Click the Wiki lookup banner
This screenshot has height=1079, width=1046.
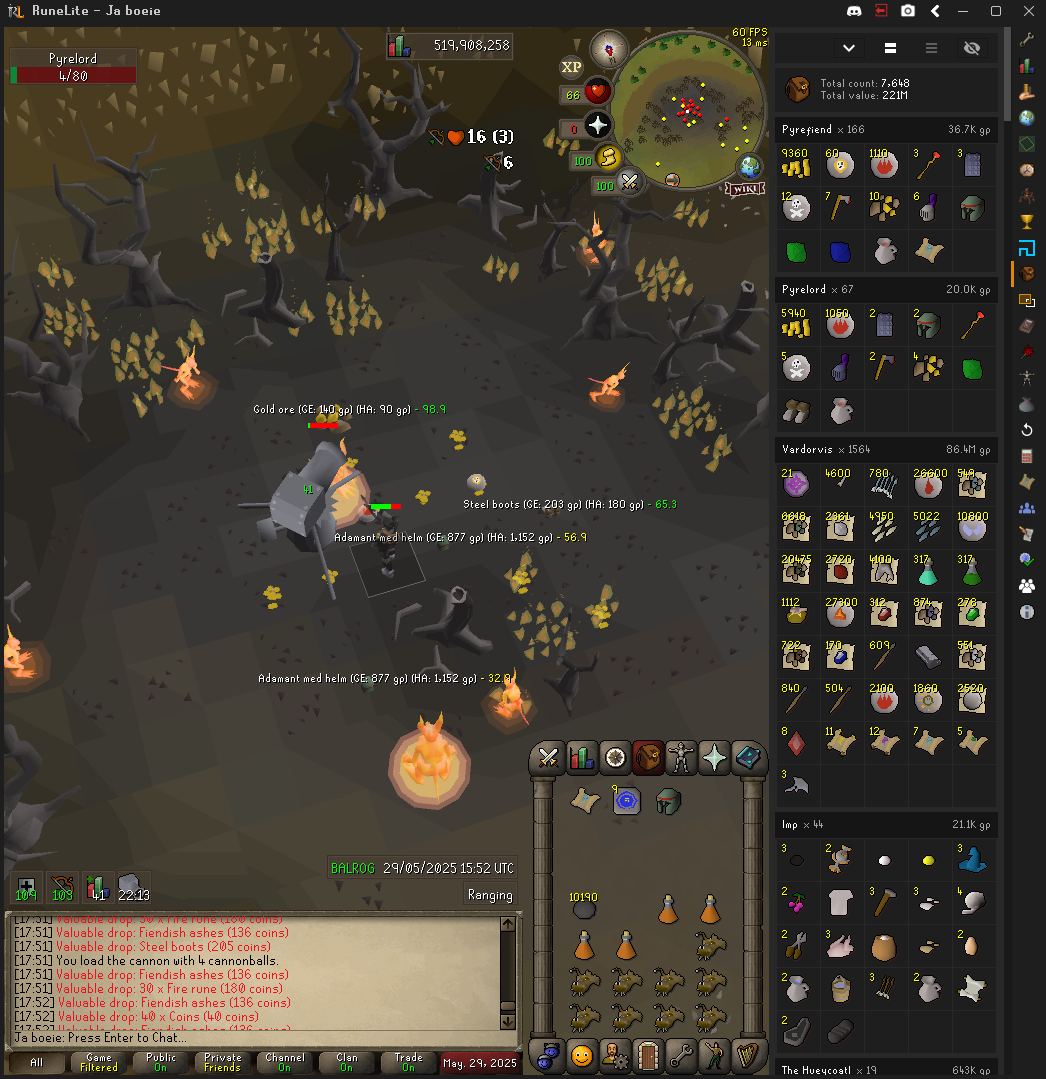coord(745,188)
